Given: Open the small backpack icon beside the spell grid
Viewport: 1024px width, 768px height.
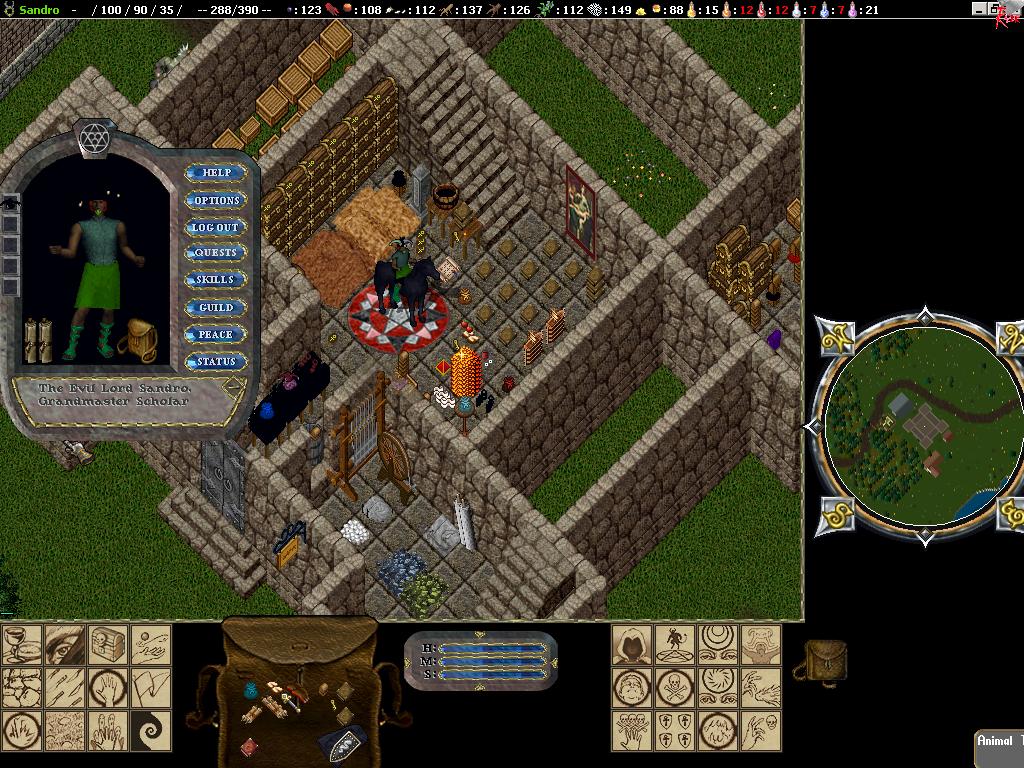Looking at the screenshot, I should (824, 661).
